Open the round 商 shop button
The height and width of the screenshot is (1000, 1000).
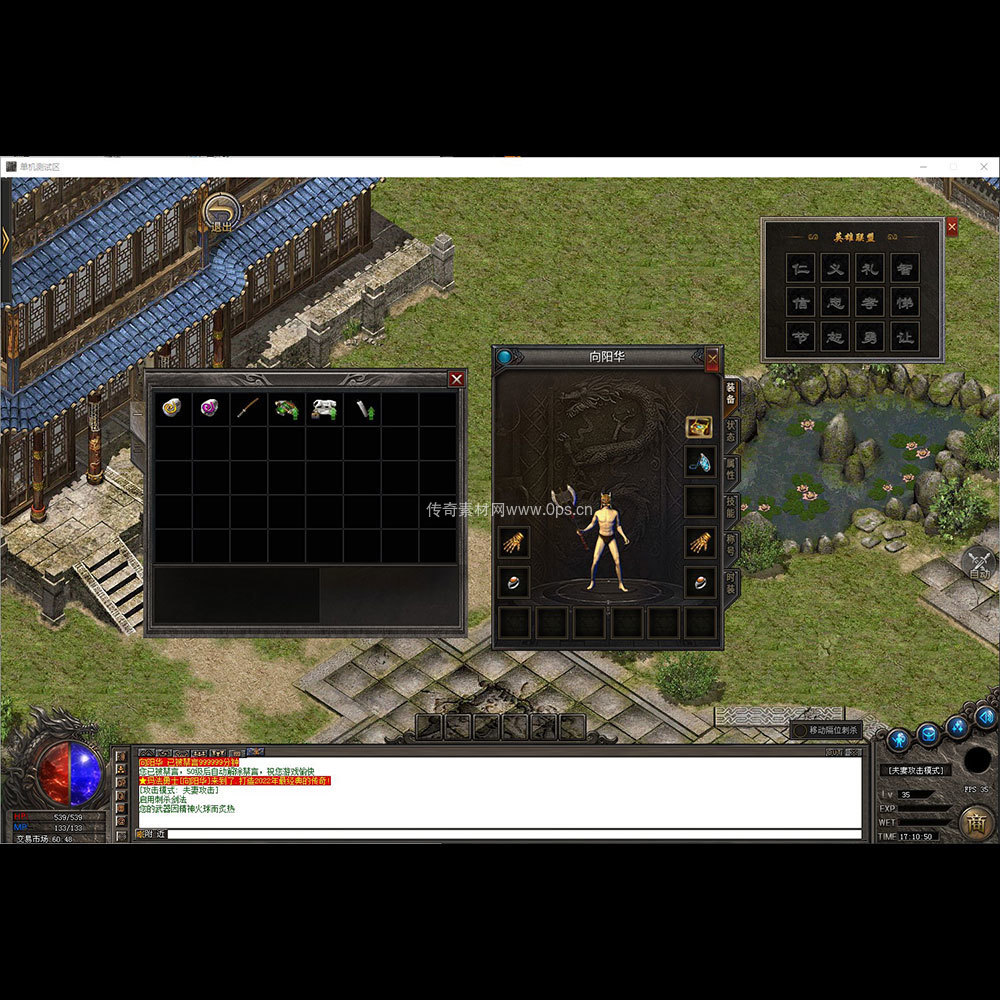click(976, 822)
